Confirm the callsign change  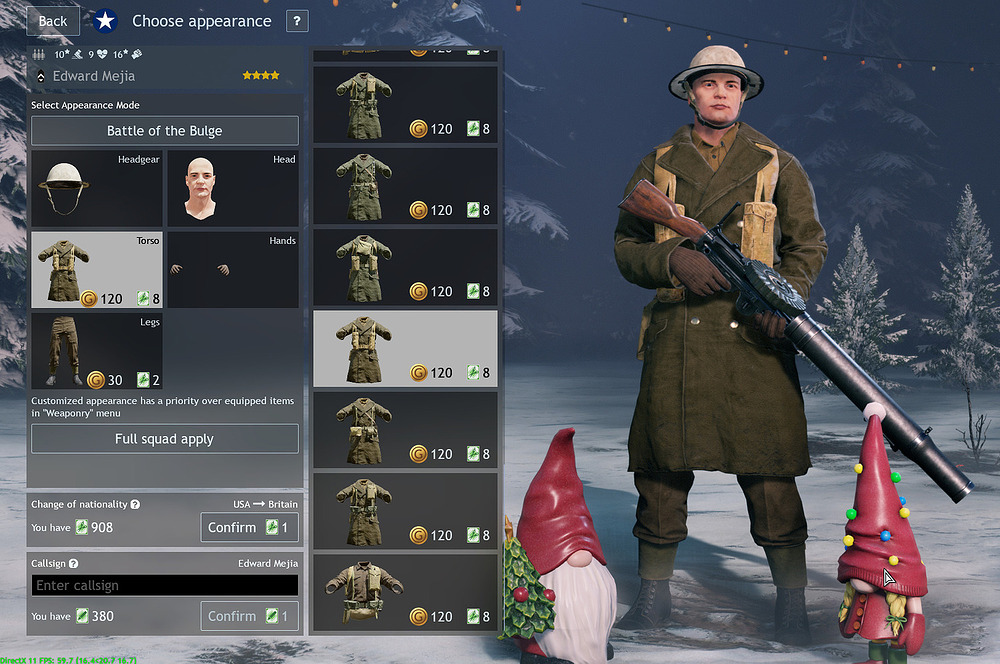coord(249,616)
